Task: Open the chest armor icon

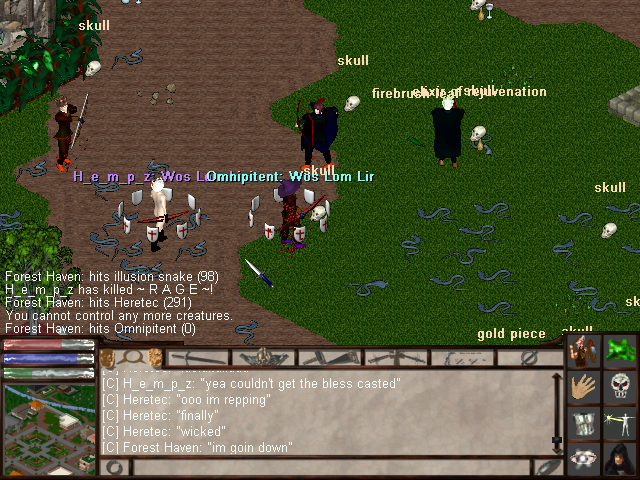Action: (x=586, y=422)
